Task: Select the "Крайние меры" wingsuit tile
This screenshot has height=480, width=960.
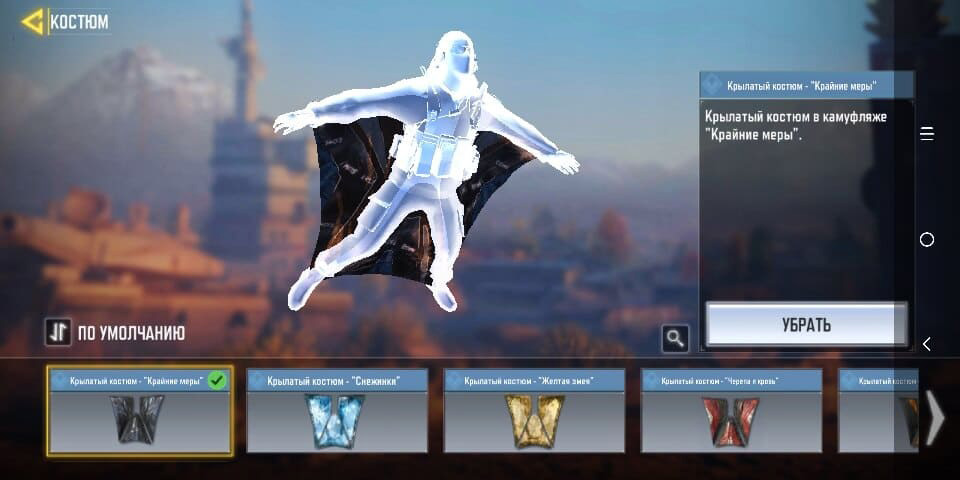Action: 139,411
